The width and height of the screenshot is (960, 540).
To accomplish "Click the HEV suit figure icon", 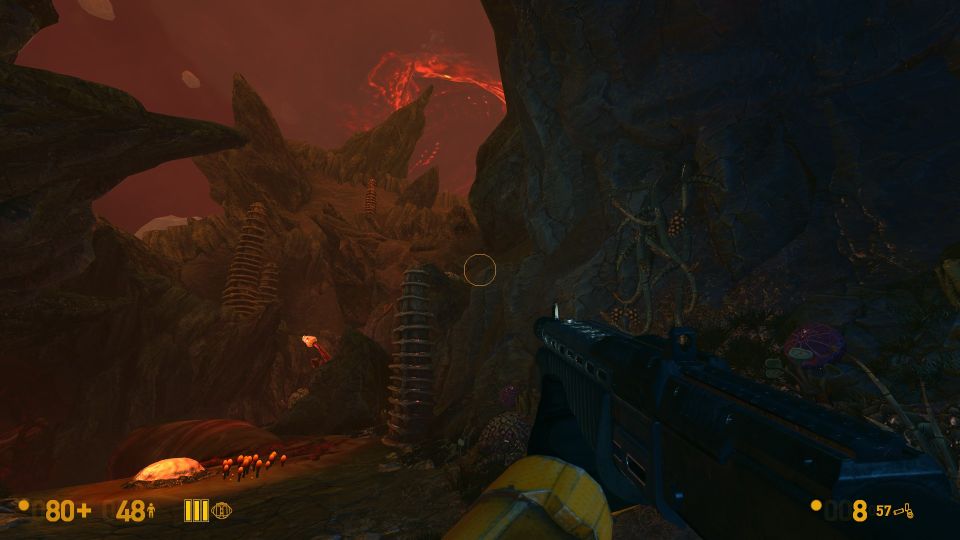I will (x=151, y=512).
